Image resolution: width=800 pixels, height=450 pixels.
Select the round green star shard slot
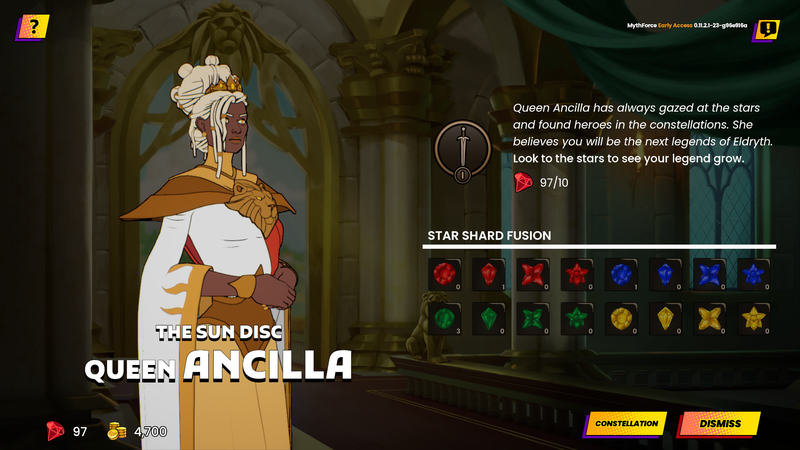(x=444, y=318)
